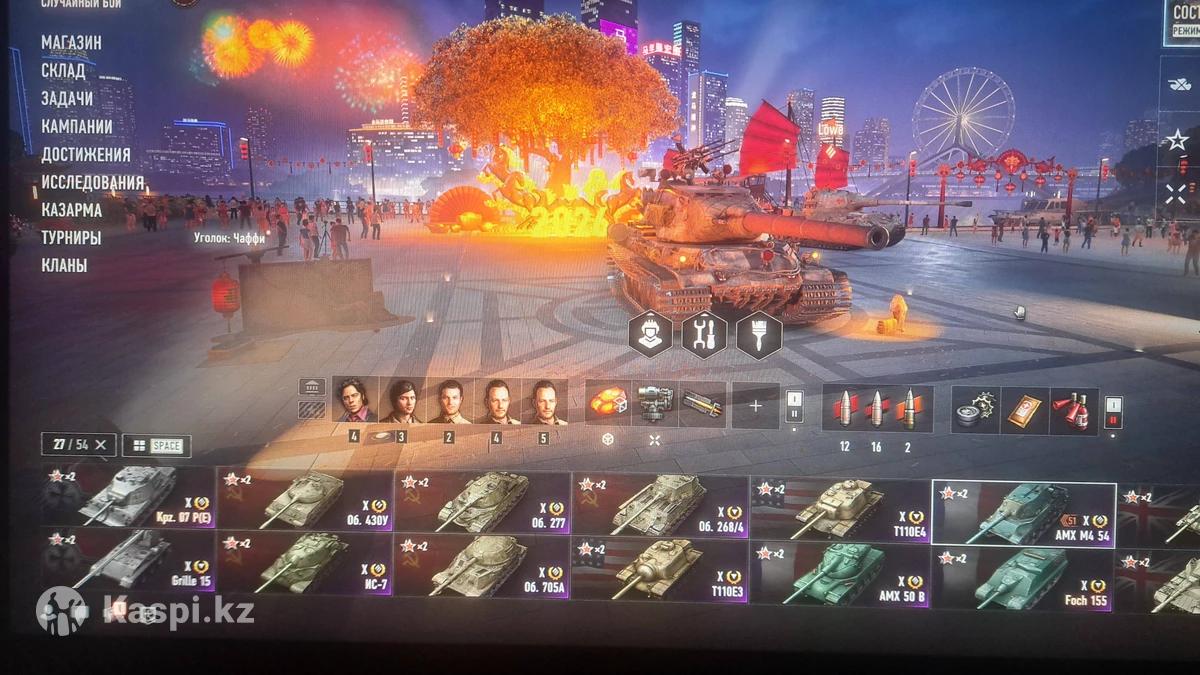Viewport: 1200px width, 675px height.
Task: Choose the Foch 155 tank destroyer card
Action: (x=1021, y=577)
